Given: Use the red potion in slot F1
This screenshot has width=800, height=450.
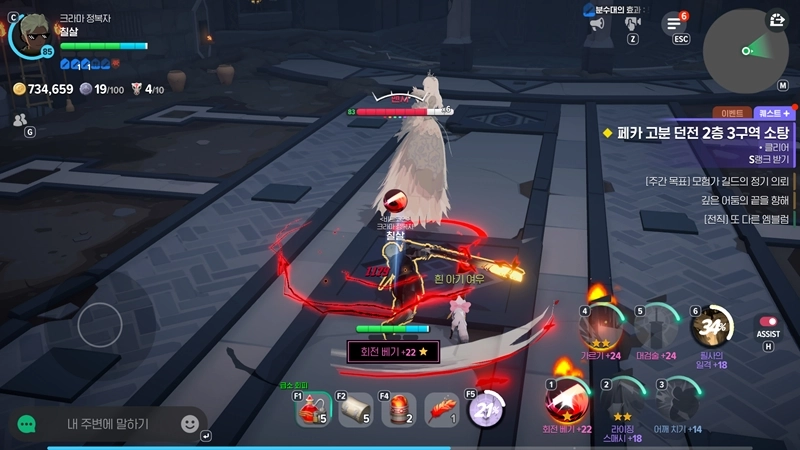Looking at the screenshot, I should [311, 408].
